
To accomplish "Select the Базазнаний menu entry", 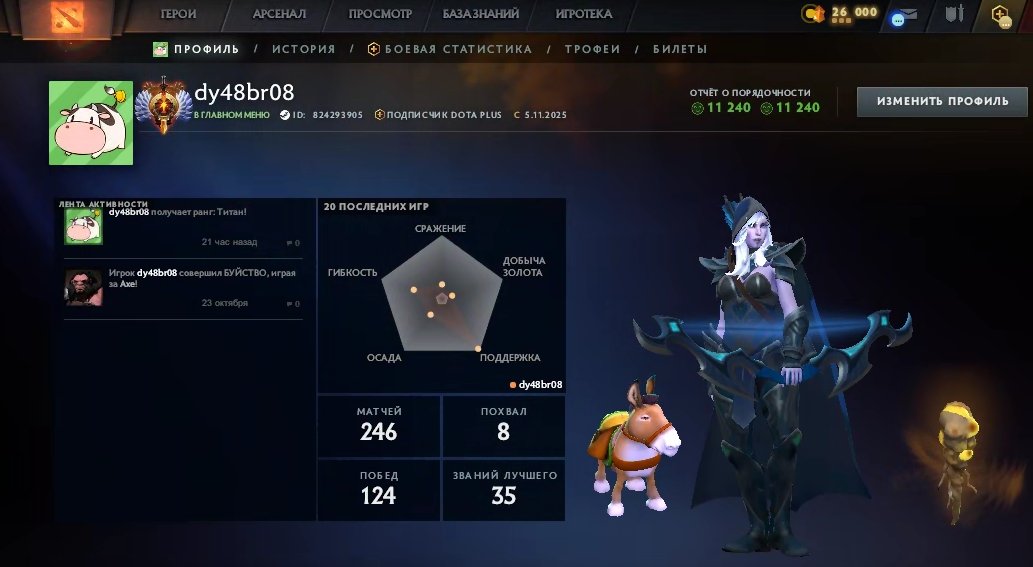I will click(481, 14).
